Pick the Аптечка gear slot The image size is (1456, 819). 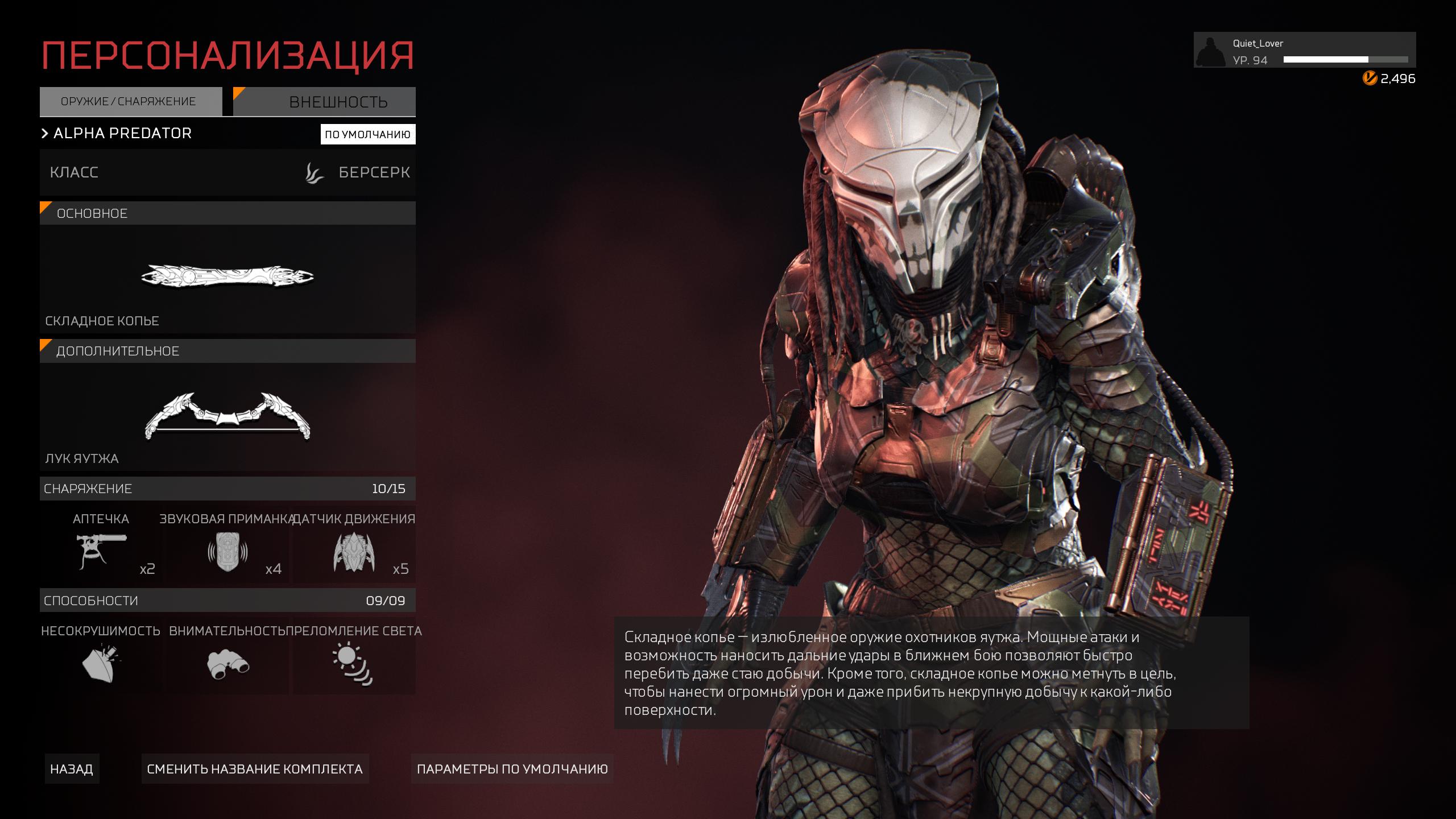(101, 544)
